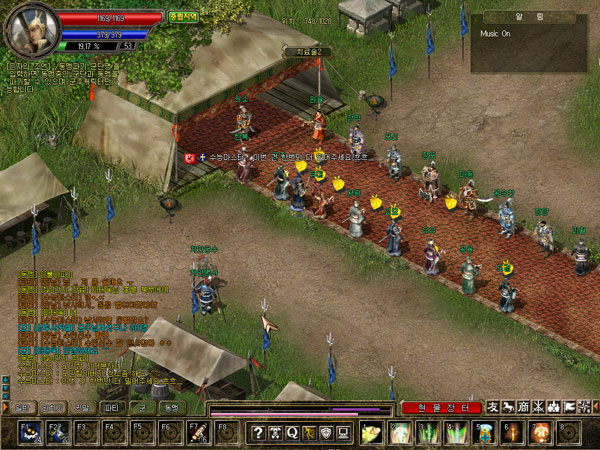Activate the skill in slot 1

[371, 432]
